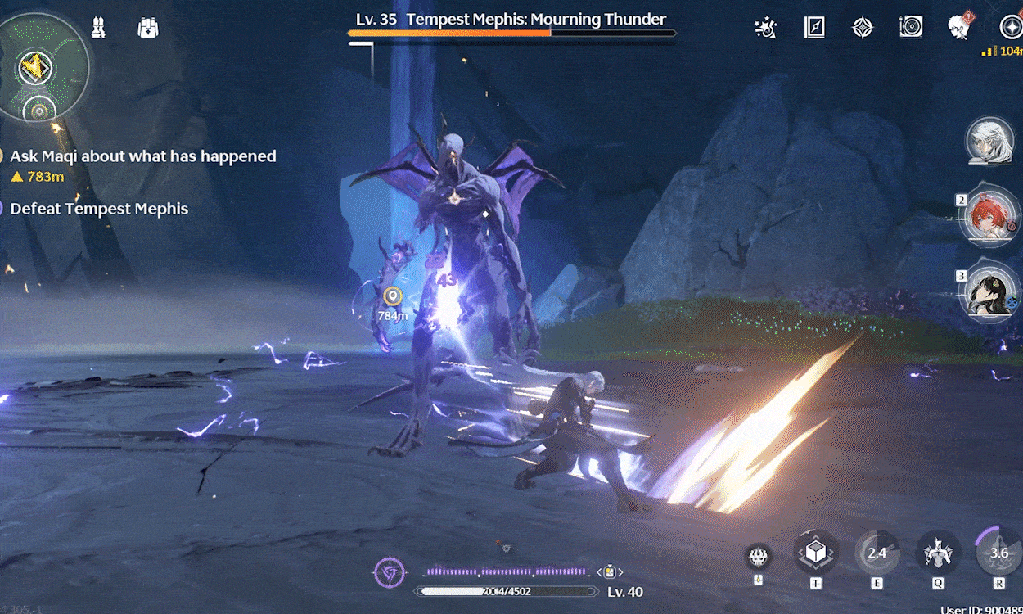Click the circular targeting icon beside health bar

pyautogui.click(x=387, y=572)
